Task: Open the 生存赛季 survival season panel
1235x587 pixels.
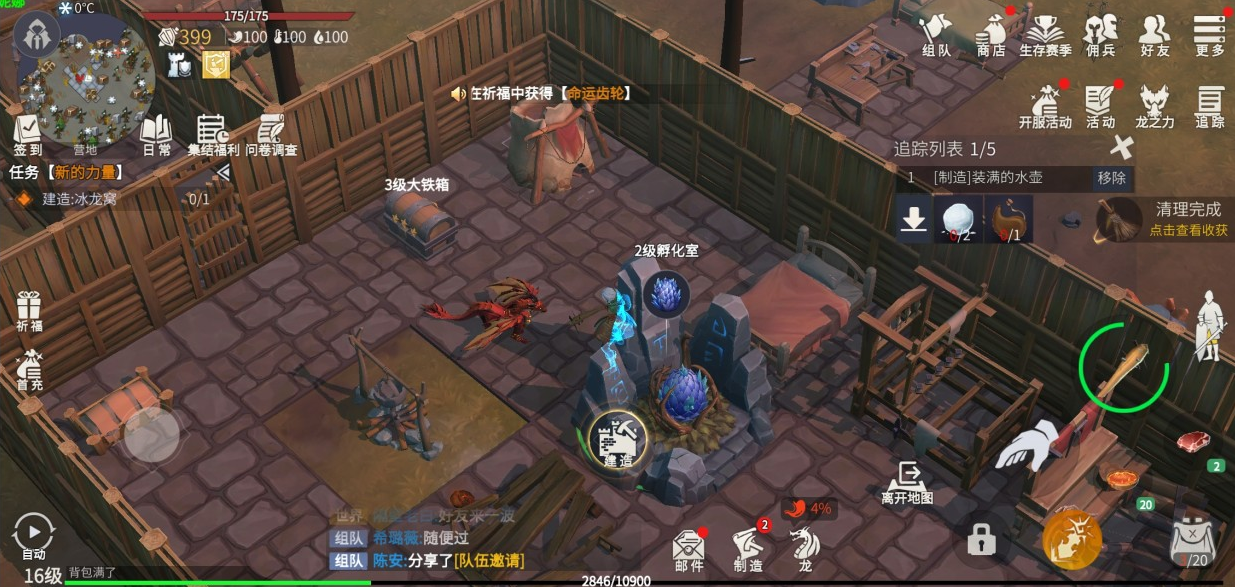Action: tap(1045, 34)
